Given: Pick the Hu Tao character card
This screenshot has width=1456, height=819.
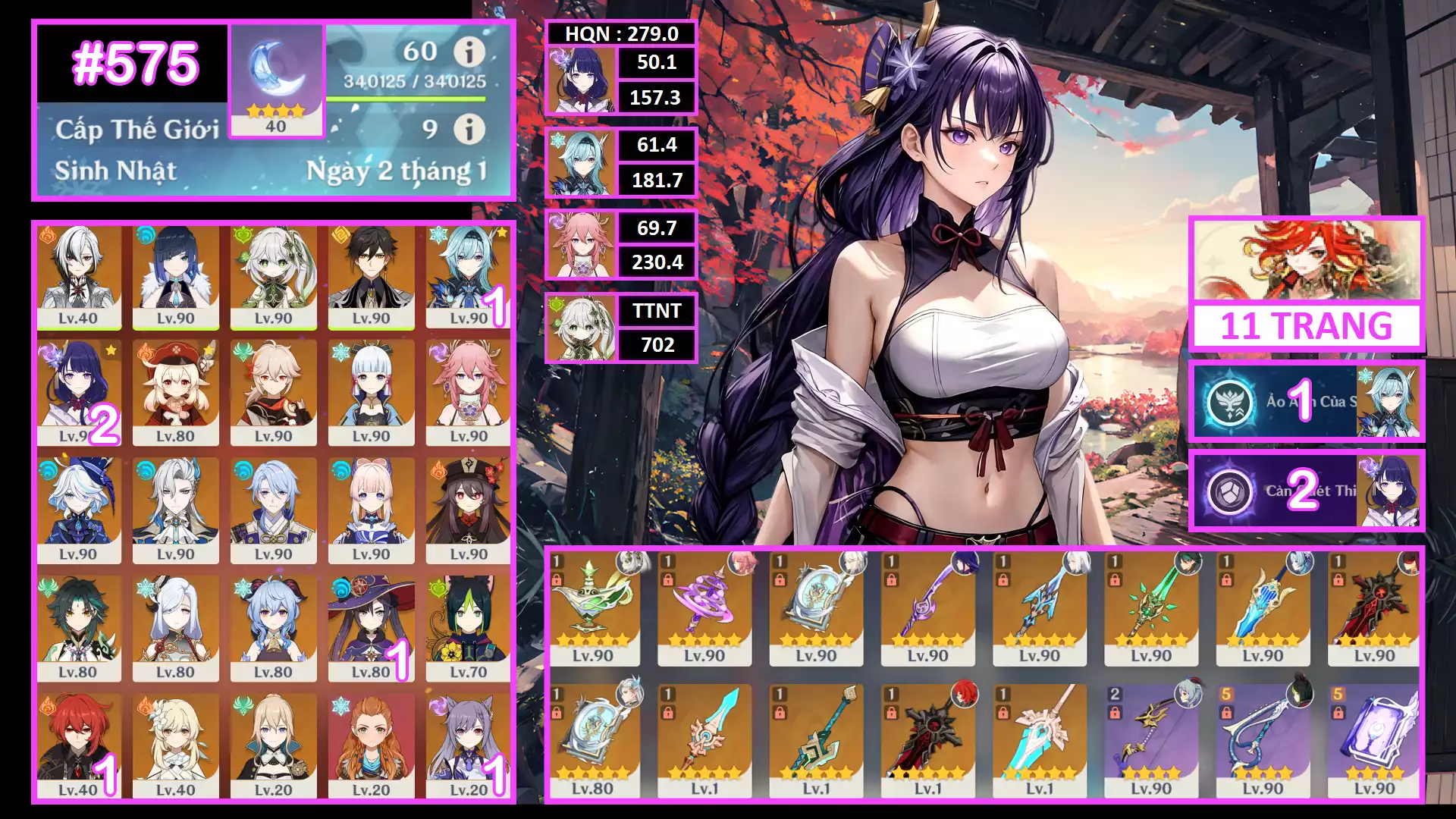Looking at the screenshot, I should click(x=469, y=511).
